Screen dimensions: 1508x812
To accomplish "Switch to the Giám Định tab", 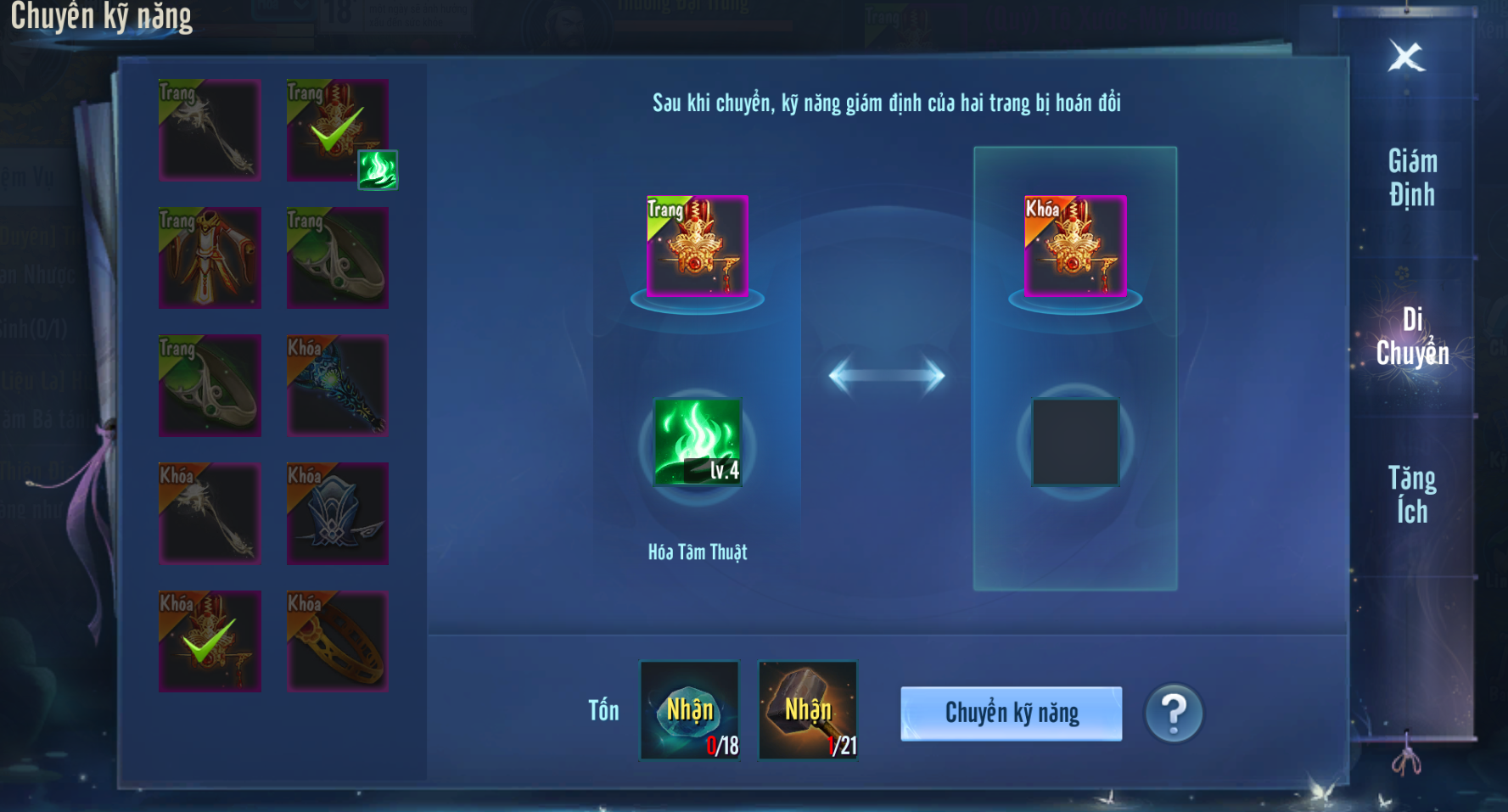I will point(1412,177).
